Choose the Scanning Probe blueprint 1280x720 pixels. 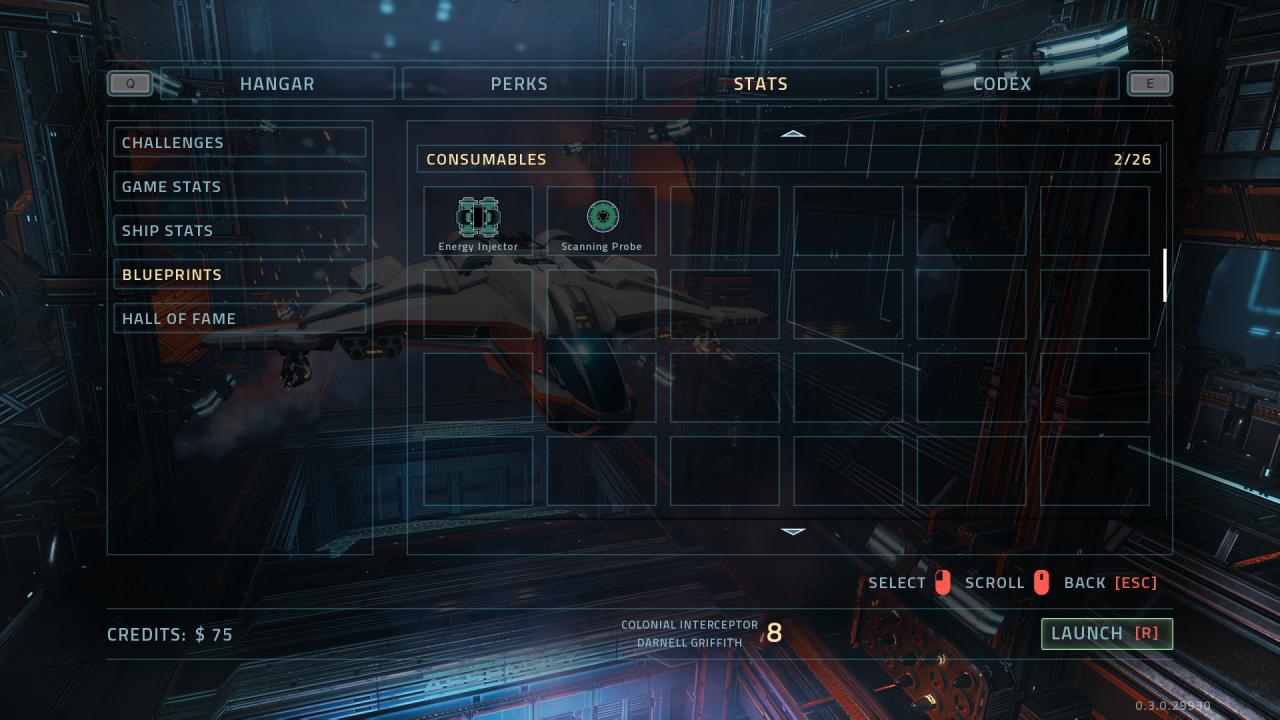(602, 221)
